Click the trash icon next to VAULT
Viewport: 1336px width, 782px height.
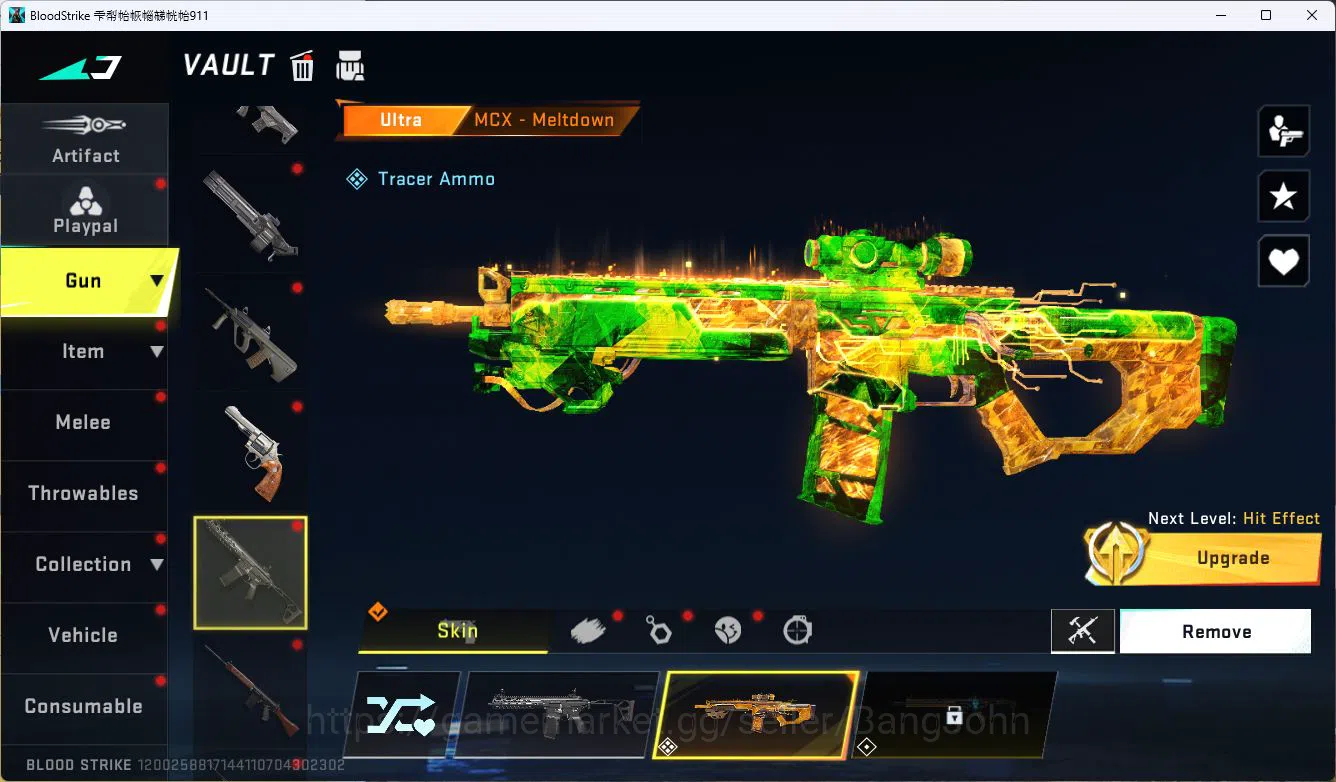point(302,65)
